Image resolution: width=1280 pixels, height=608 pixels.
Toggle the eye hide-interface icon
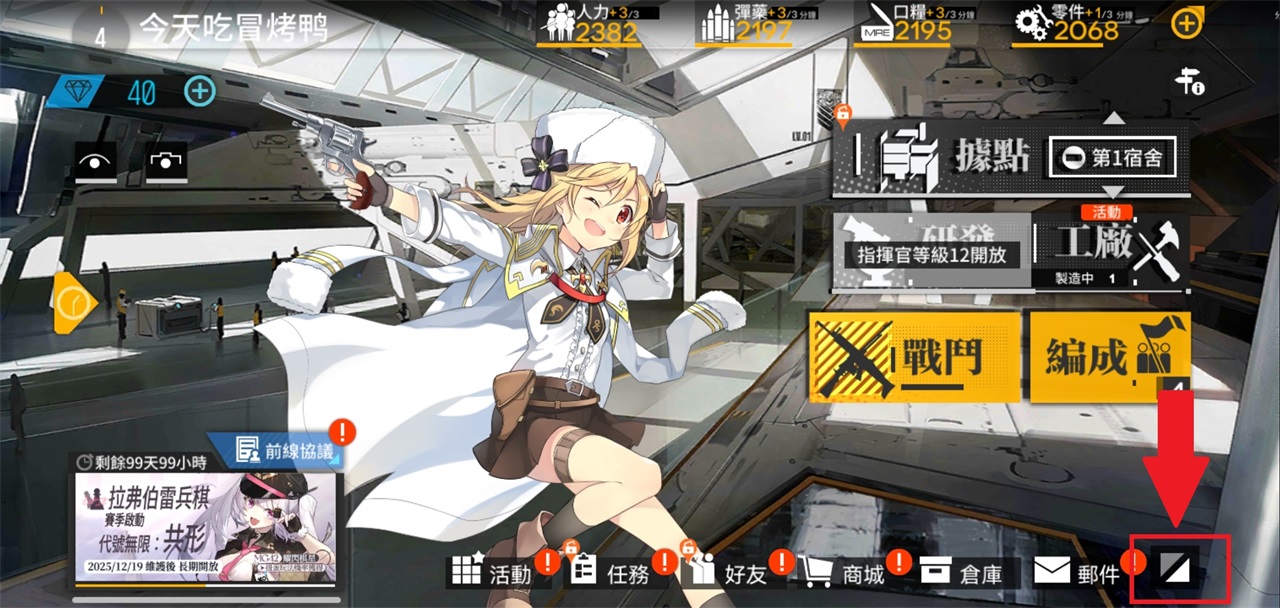[x=96, y=161]
